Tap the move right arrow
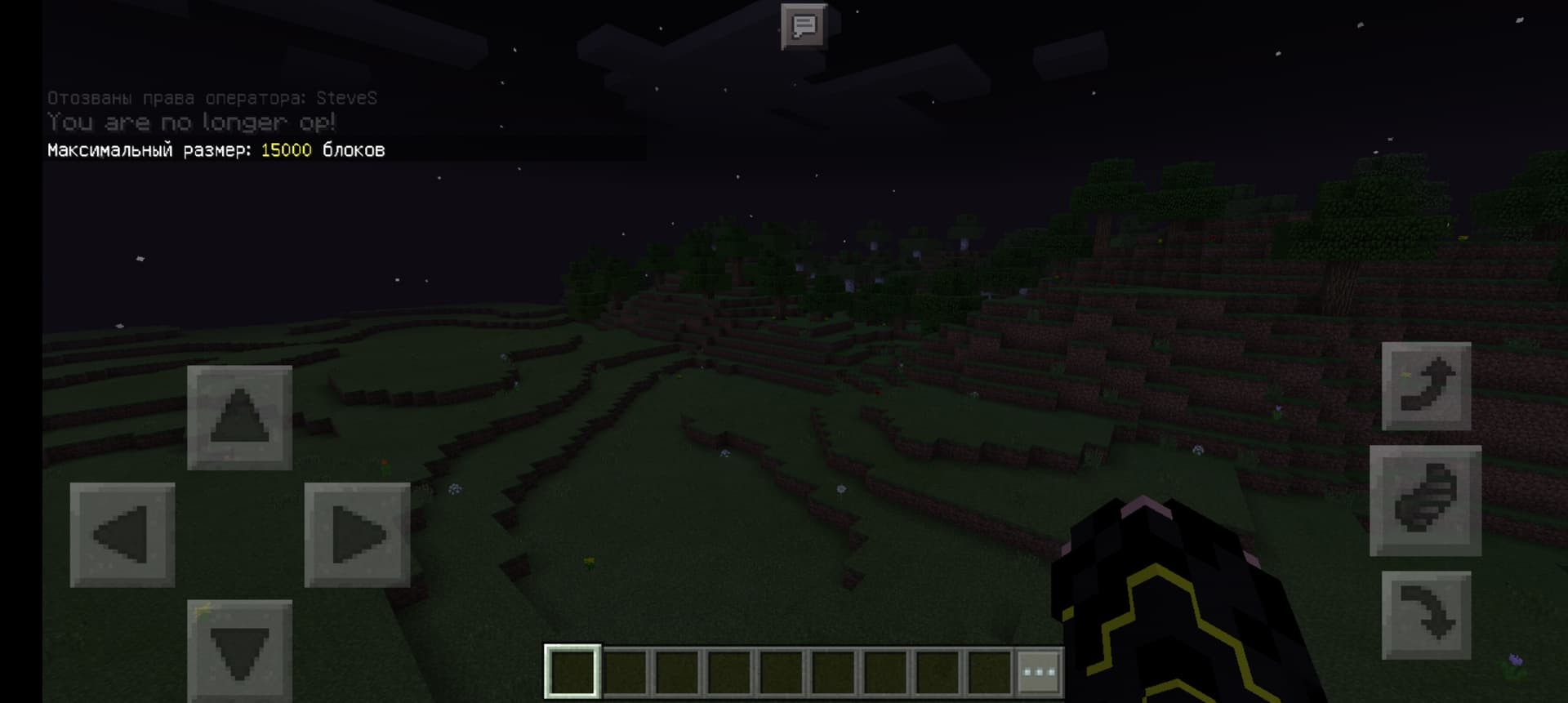This screenshot has height=703, width=1568. (x=357, y=535)
